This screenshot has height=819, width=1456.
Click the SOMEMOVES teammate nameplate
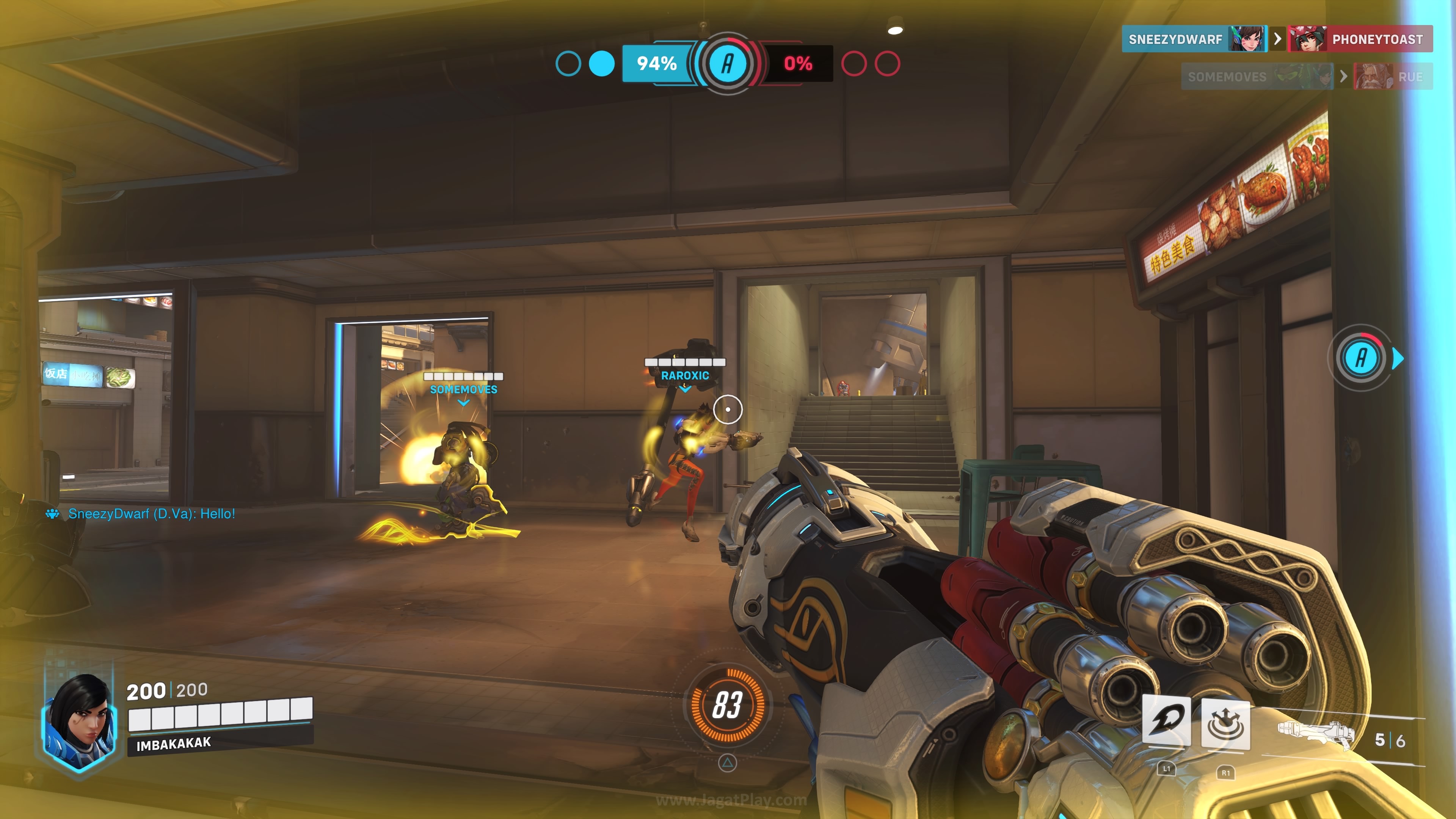point(463,389)
